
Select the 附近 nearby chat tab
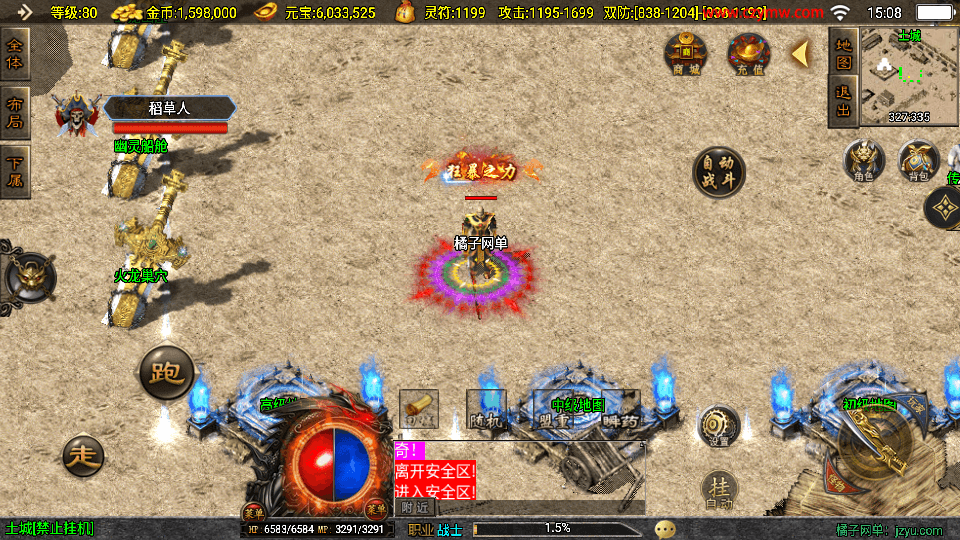click(x=415, y=507)
